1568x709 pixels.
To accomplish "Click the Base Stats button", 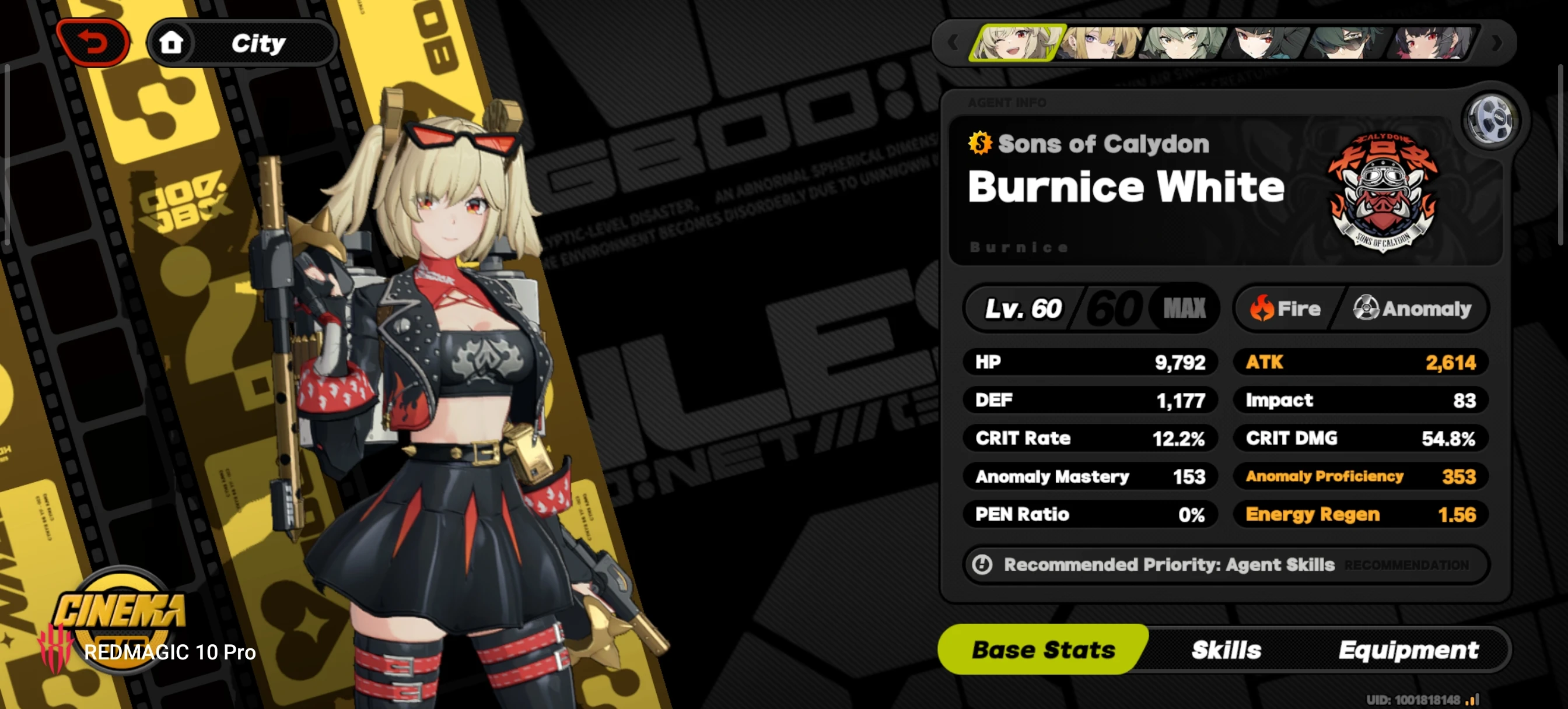I will click(1045, 650).
